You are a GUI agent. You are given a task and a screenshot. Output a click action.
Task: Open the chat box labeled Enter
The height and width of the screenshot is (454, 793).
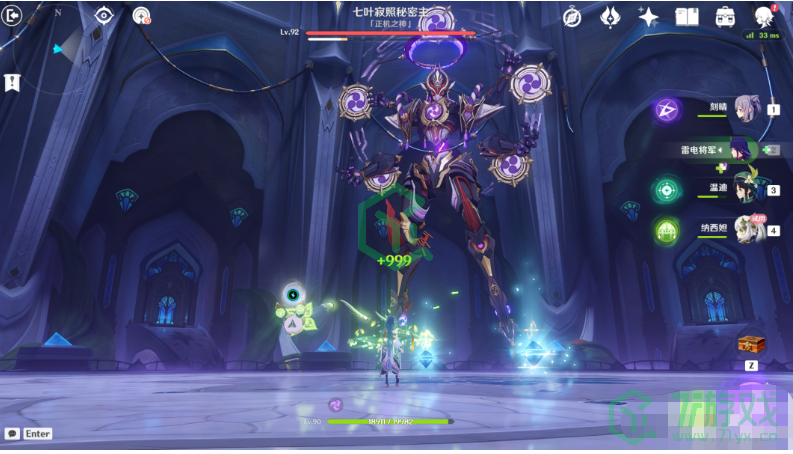[x=29, y=434]
